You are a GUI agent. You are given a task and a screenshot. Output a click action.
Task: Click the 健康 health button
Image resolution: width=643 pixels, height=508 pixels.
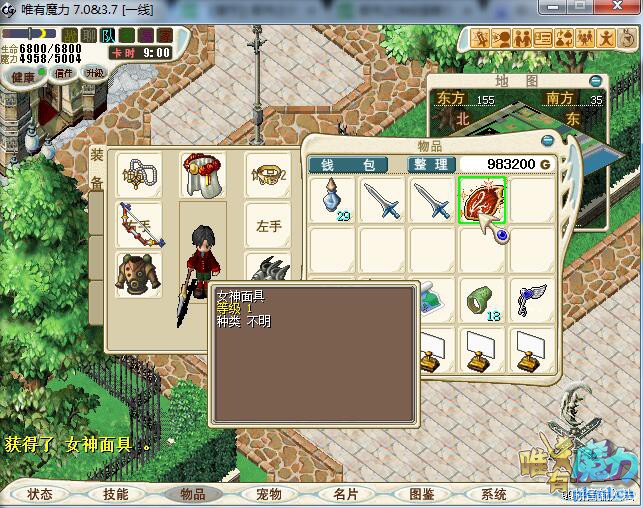[23, 76]
